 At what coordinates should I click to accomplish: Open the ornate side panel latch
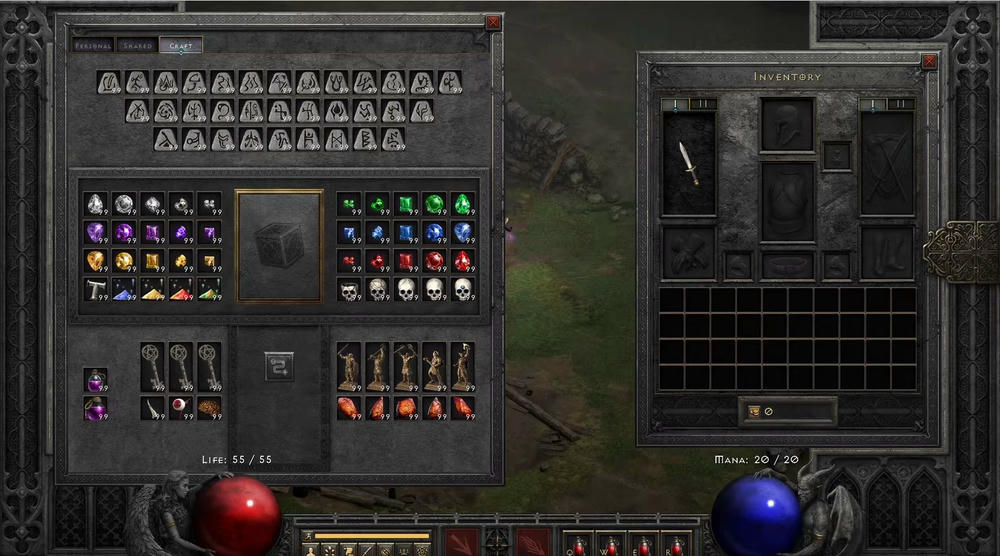[960, 251]
